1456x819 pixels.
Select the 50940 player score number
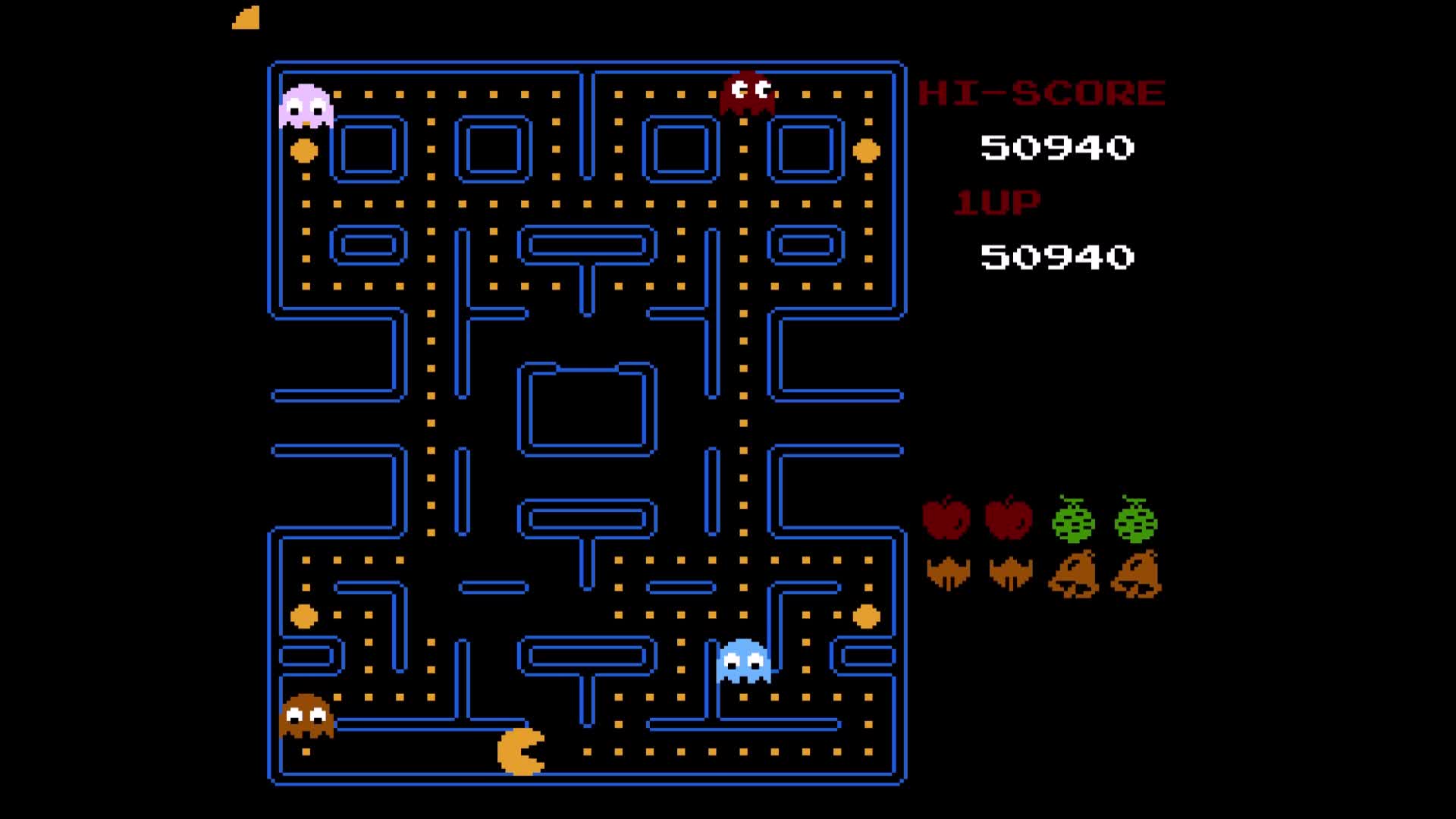(1054, 258)
